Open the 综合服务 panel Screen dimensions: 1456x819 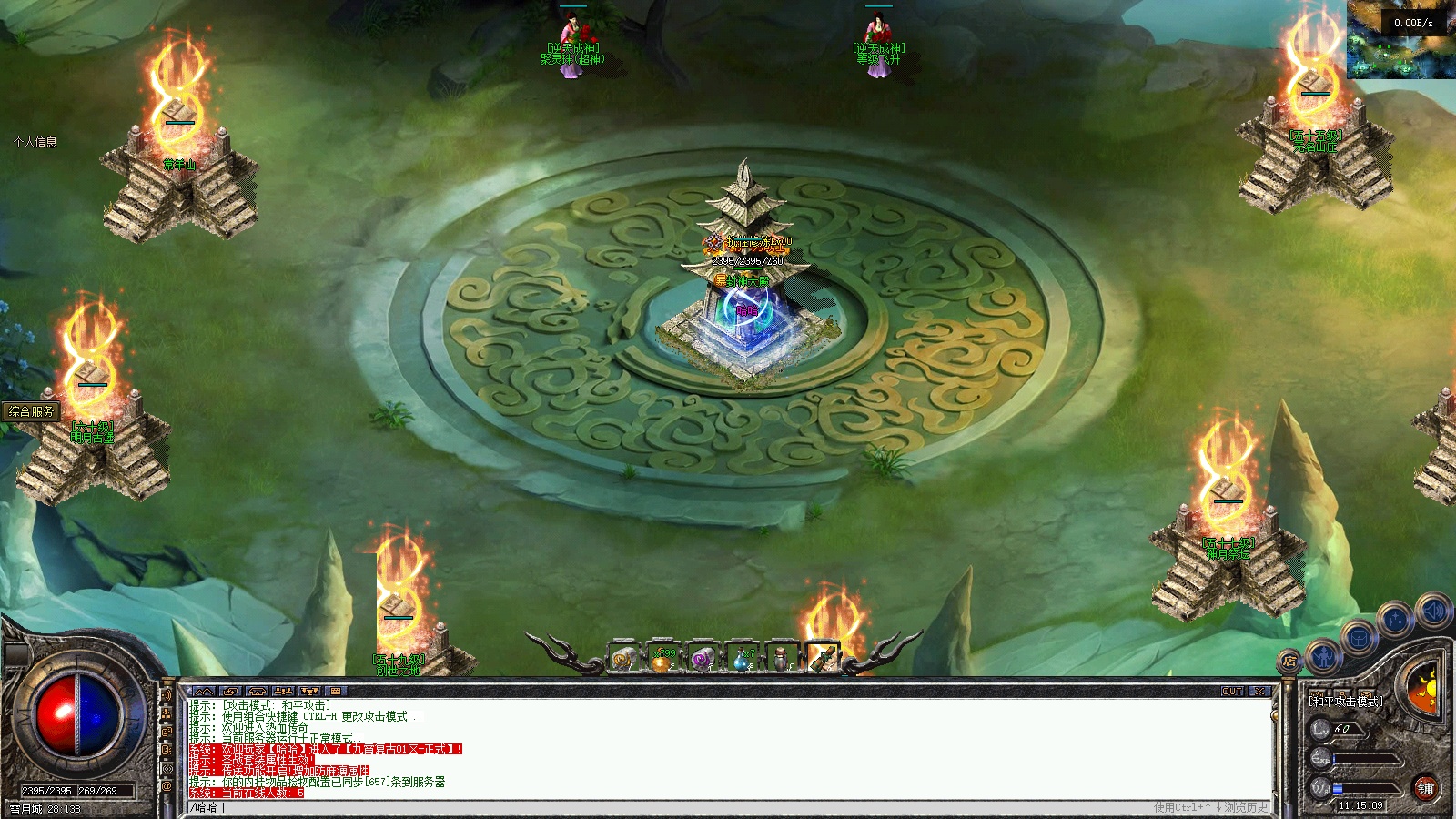point(31,411)
